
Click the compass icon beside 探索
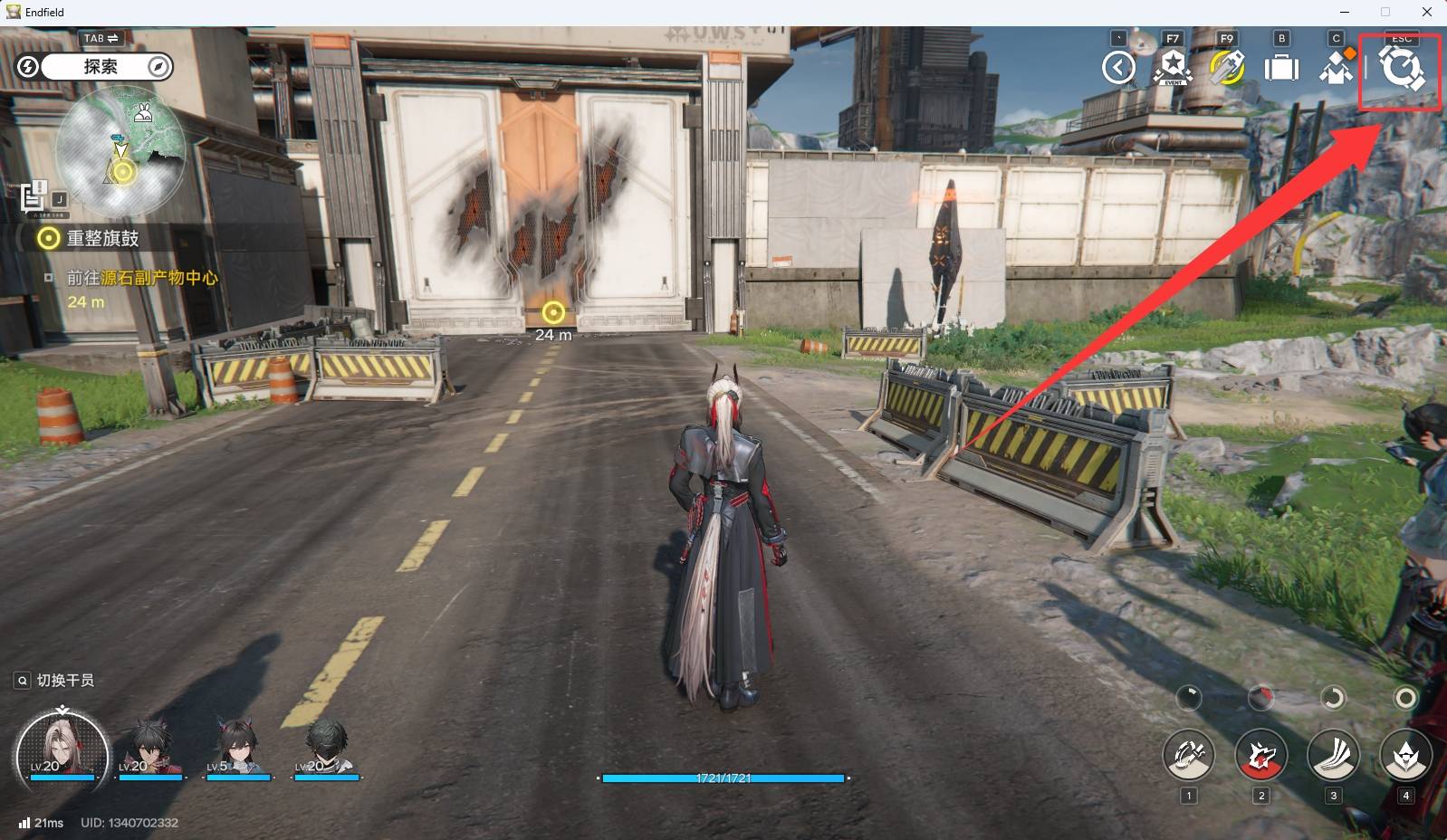point(158,67)
